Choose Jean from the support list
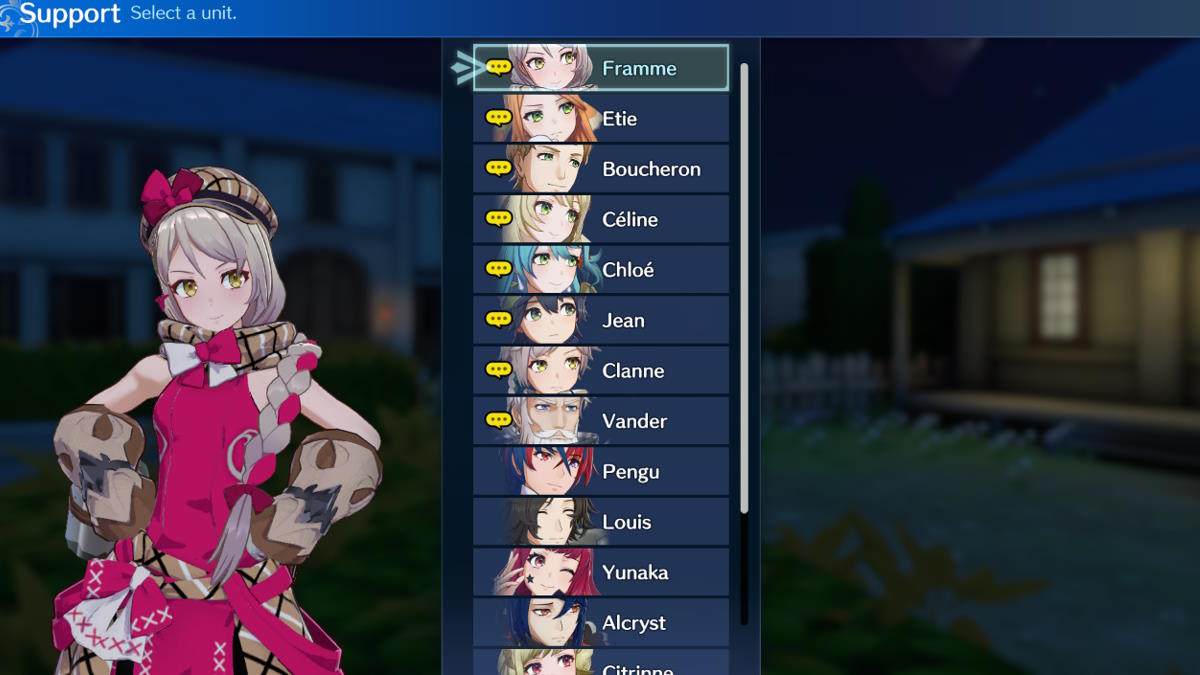 point(601,320)
